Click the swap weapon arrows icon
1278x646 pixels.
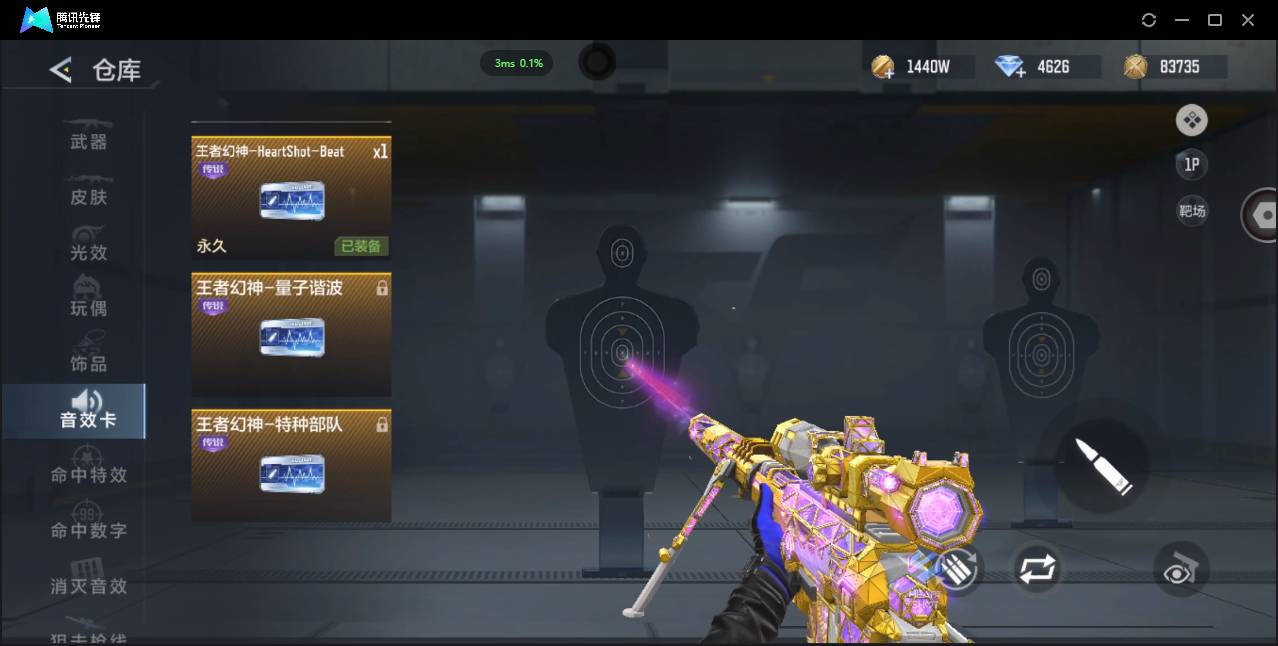(x=1037, y=569)
